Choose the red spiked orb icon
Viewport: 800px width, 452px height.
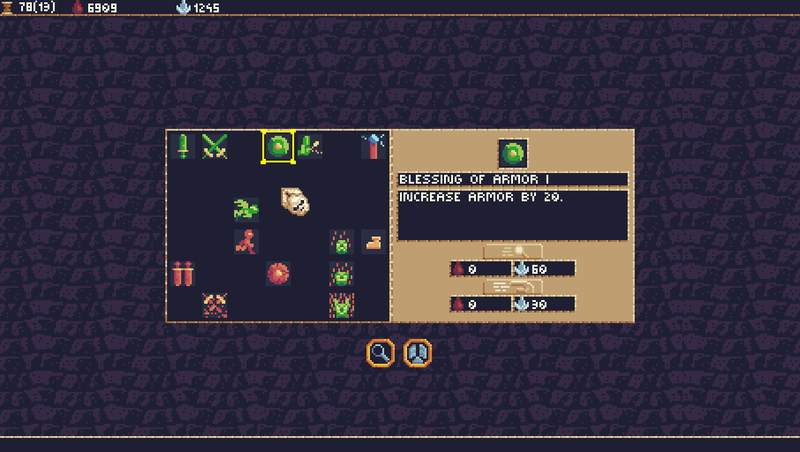coord(278,273)
